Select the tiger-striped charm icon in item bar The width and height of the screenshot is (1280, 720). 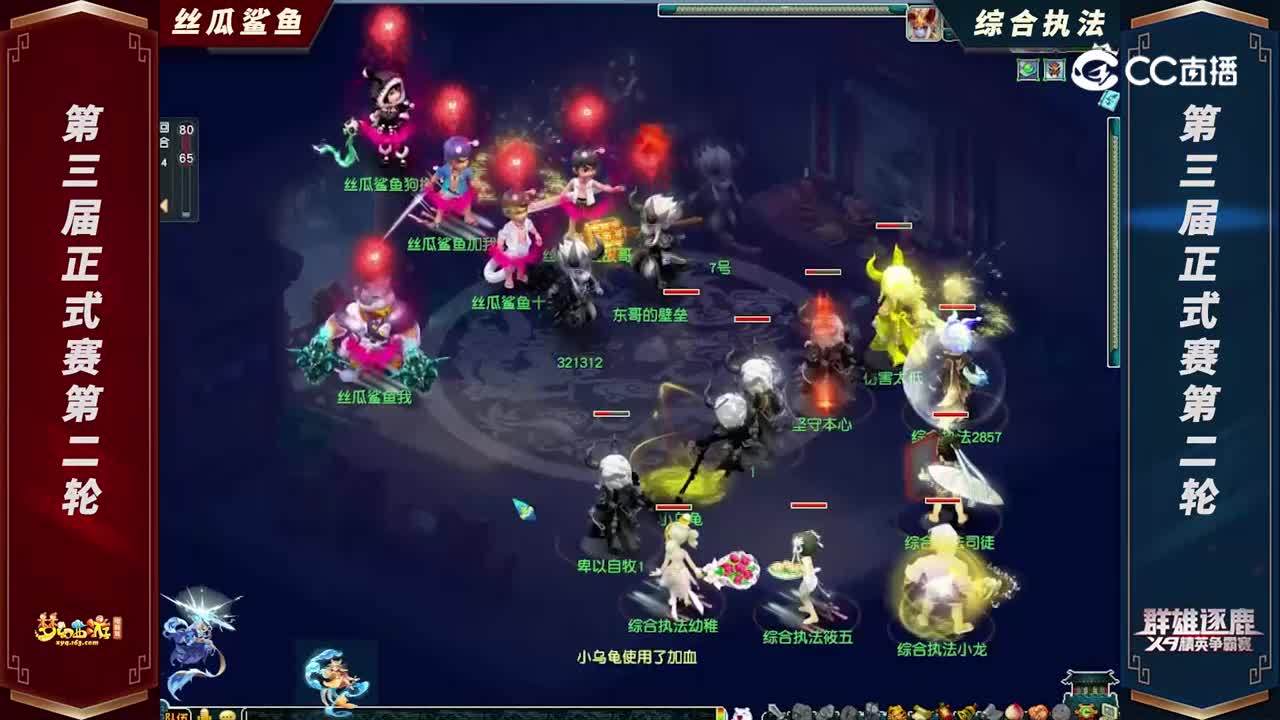(x=894, y=712)
